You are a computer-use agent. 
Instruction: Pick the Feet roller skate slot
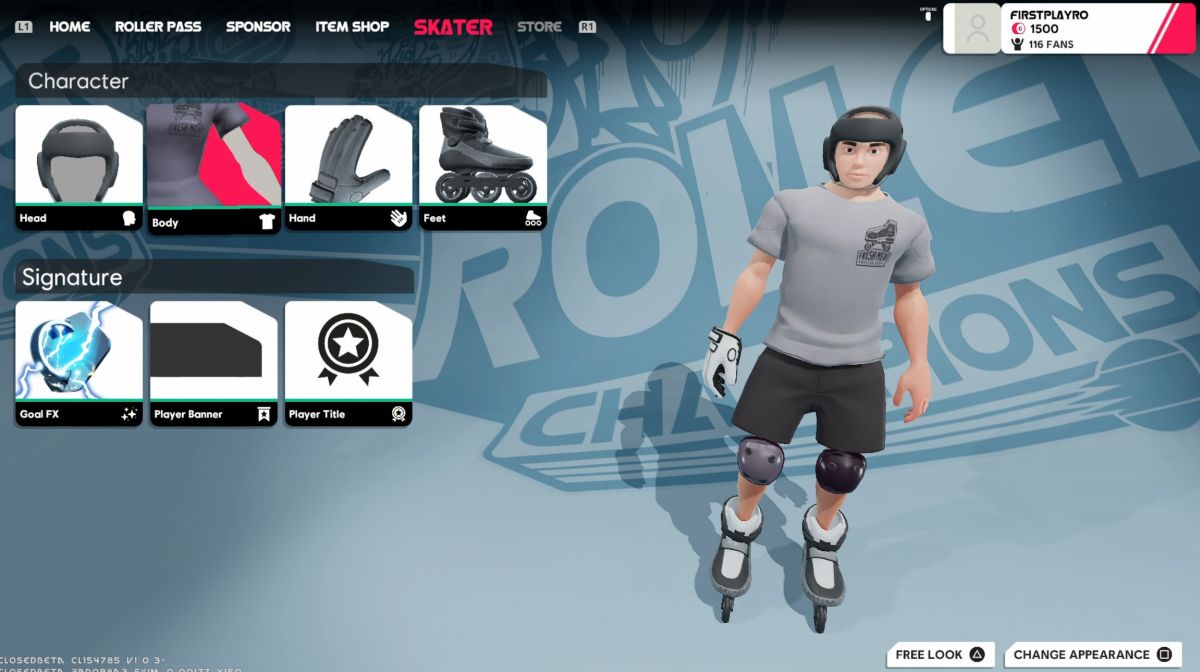(482, 167)
